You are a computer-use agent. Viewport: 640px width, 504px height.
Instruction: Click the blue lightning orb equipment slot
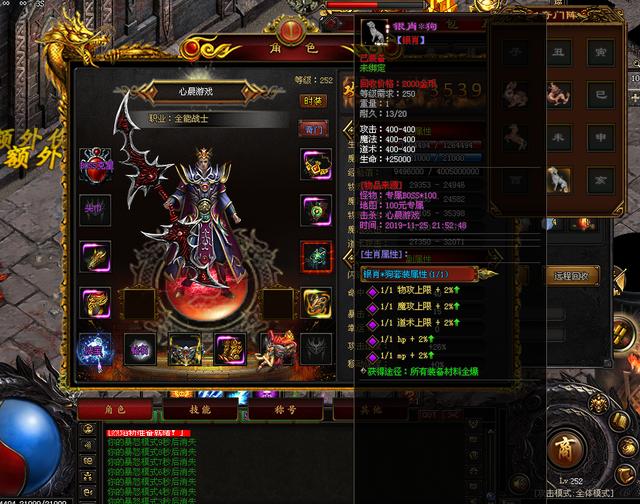95,347
